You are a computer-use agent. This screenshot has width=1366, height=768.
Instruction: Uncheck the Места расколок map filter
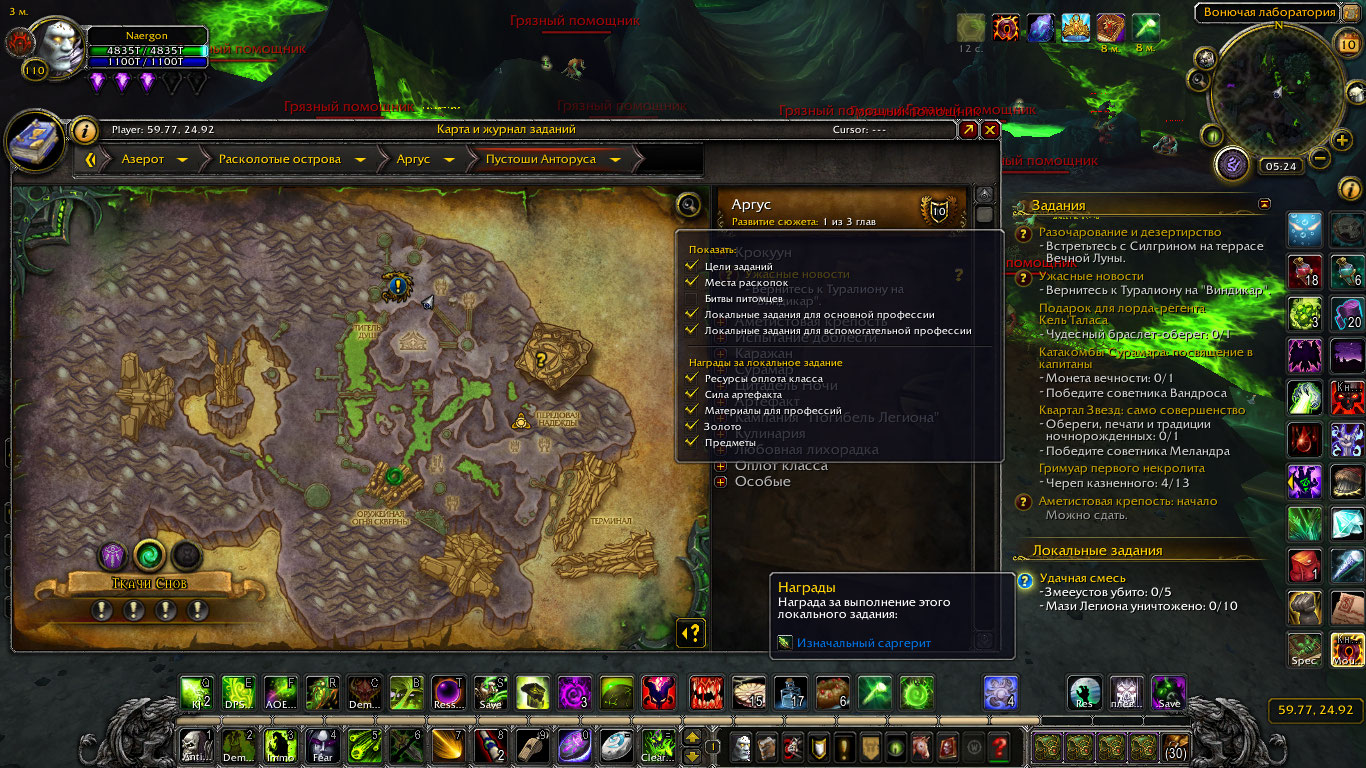(x=691, y=282)
